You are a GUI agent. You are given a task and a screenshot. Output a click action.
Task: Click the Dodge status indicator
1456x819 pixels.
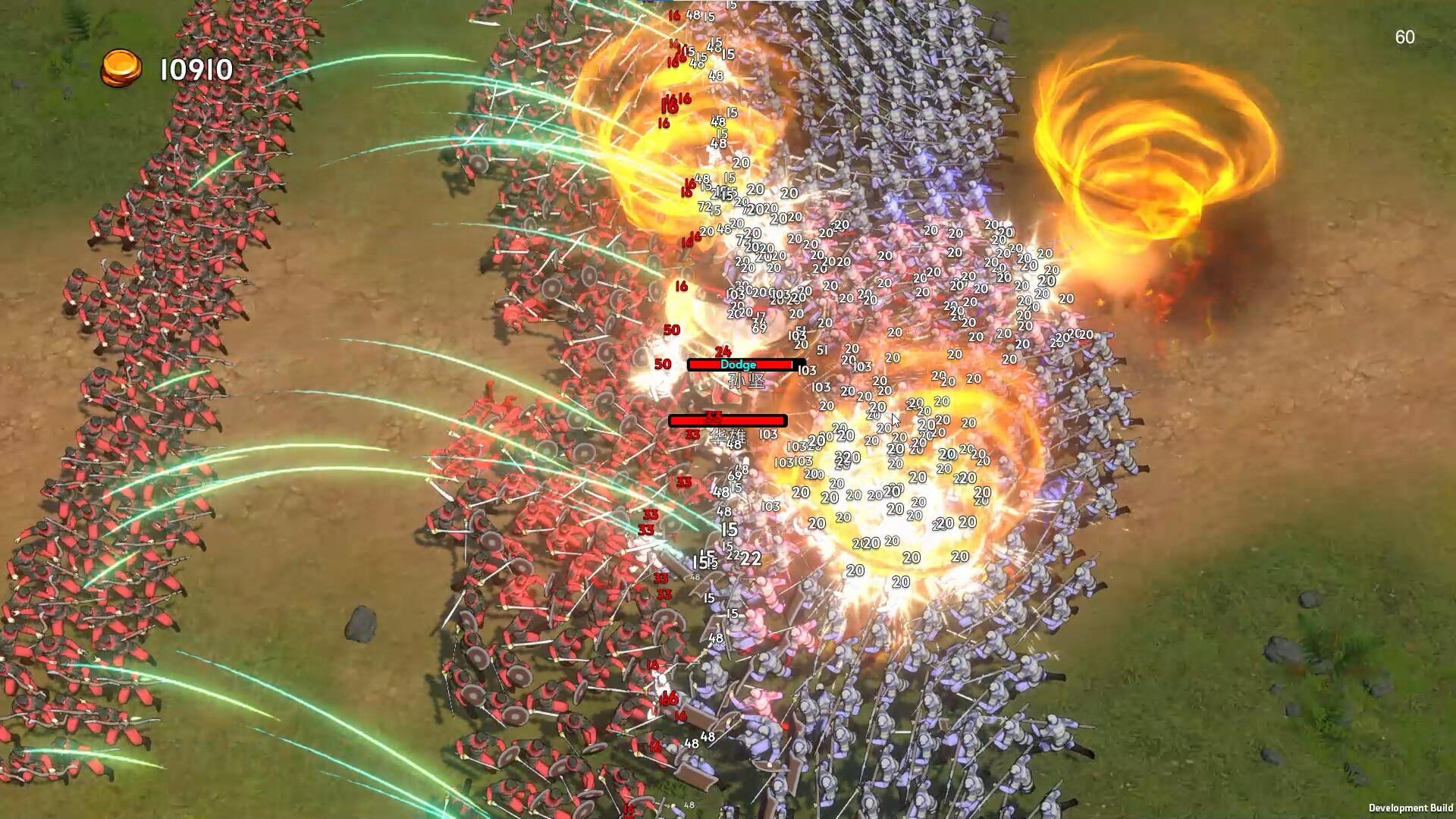pyautogui.click(x=738, y=365)
